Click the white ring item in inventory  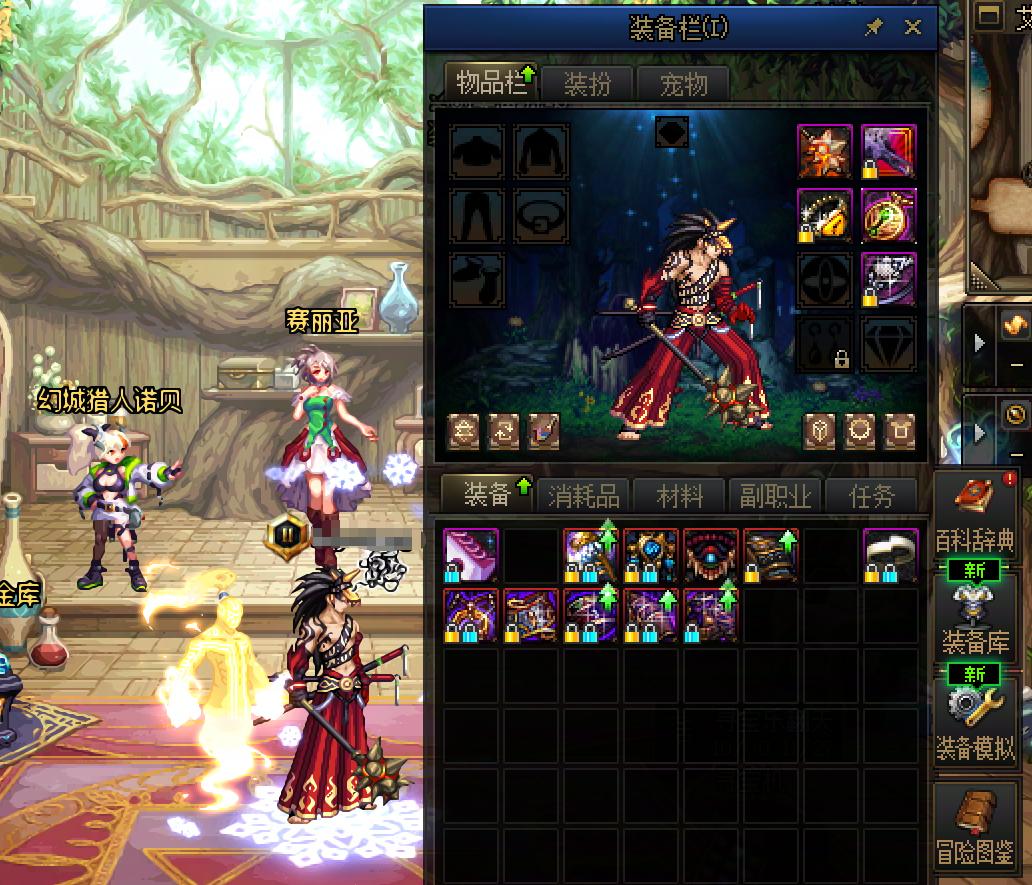(x=890, y=555)
